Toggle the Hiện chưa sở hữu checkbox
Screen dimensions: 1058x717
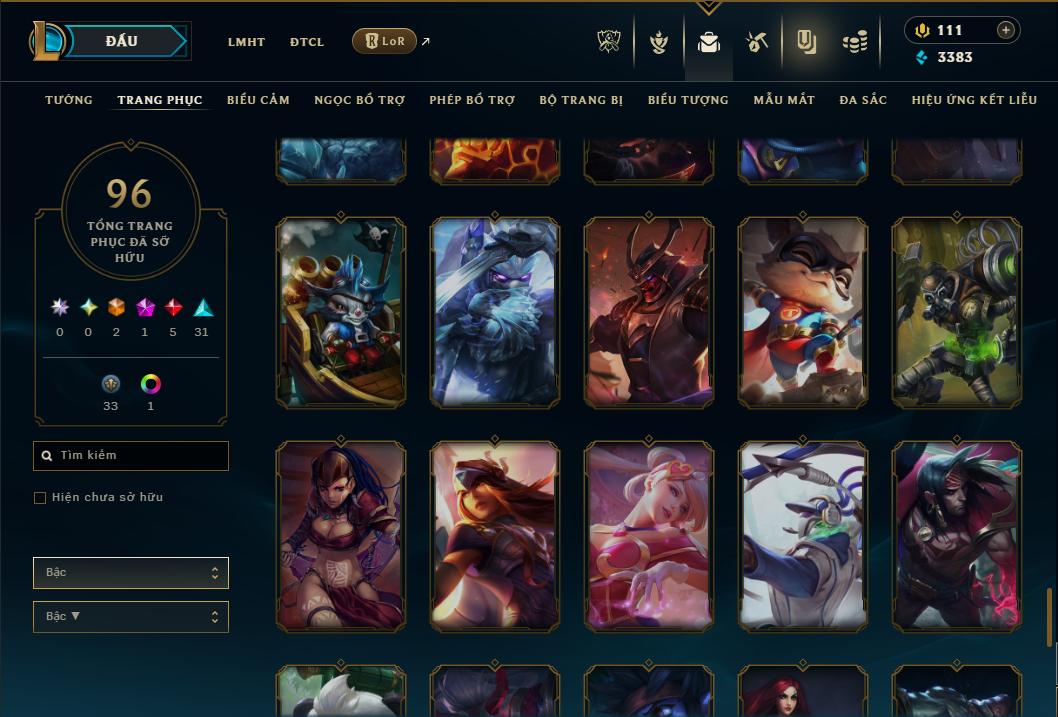pos(40,498)
